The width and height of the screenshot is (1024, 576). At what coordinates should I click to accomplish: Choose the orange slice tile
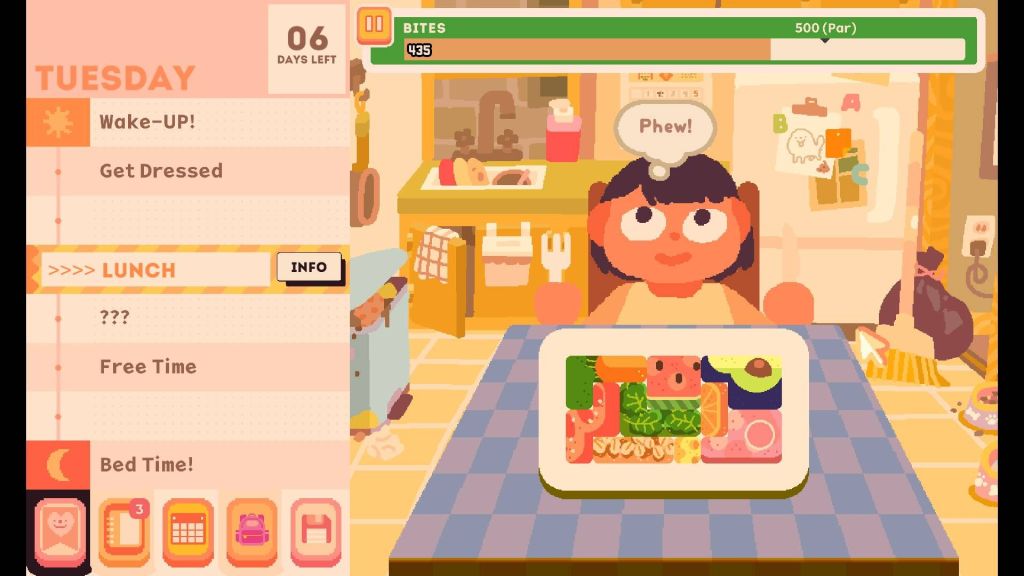coord(714,410)
